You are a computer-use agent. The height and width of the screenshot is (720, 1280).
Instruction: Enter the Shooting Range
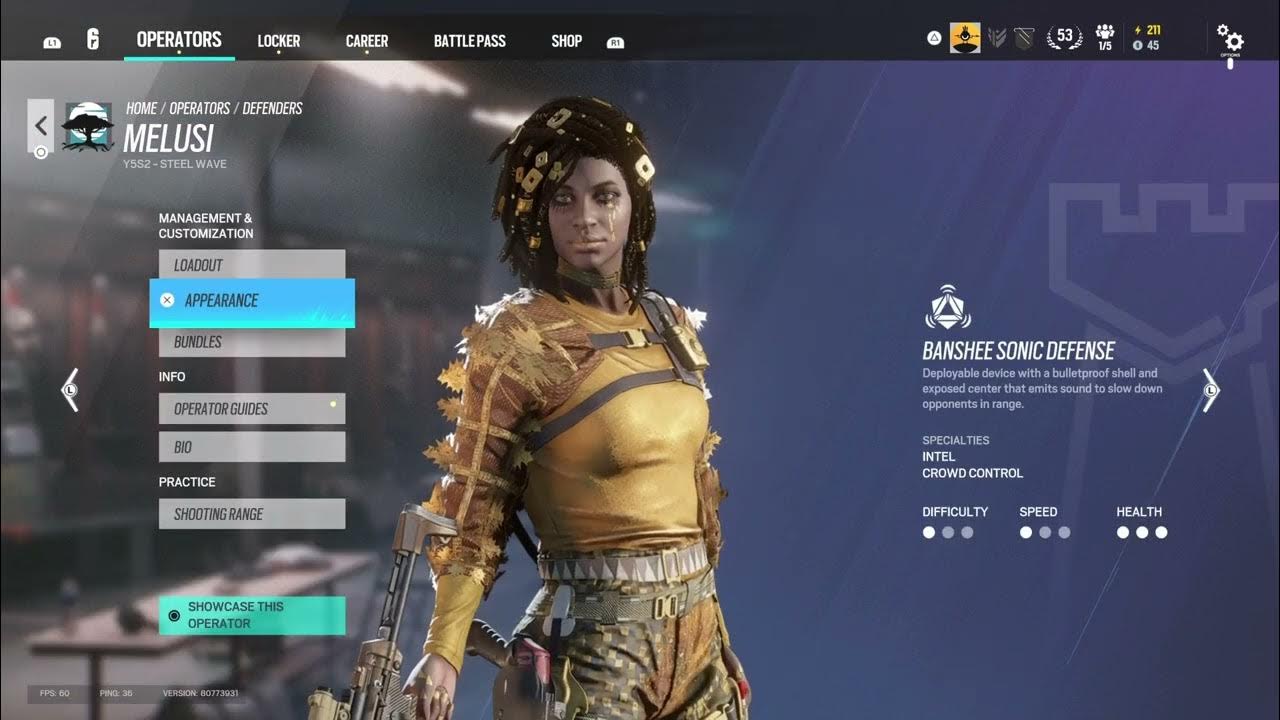pyautogui.click(x=252, y=514)
